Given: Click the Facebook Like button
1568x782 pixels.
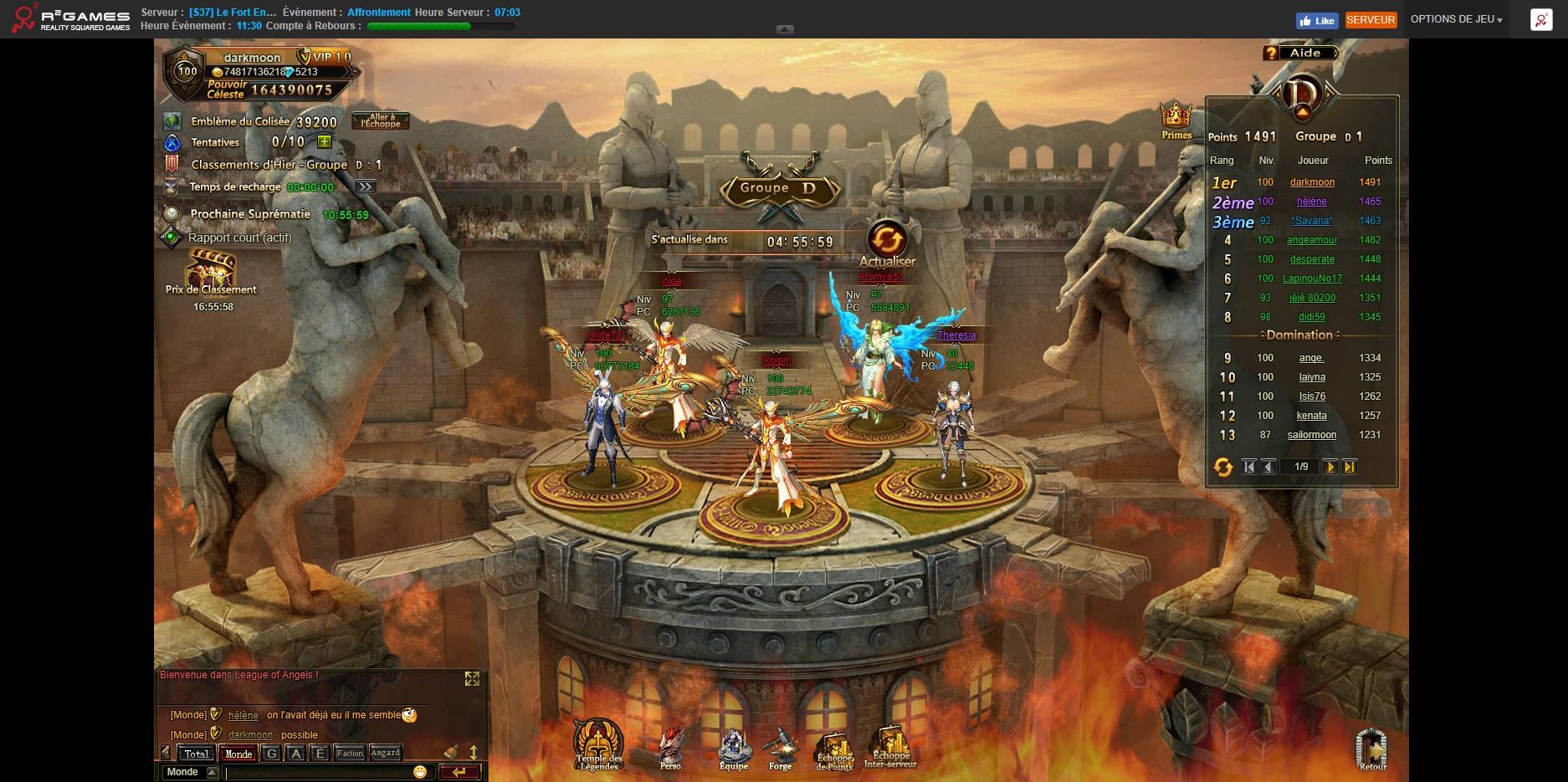Looking at the screenshot, I should tap(1317, 20).
